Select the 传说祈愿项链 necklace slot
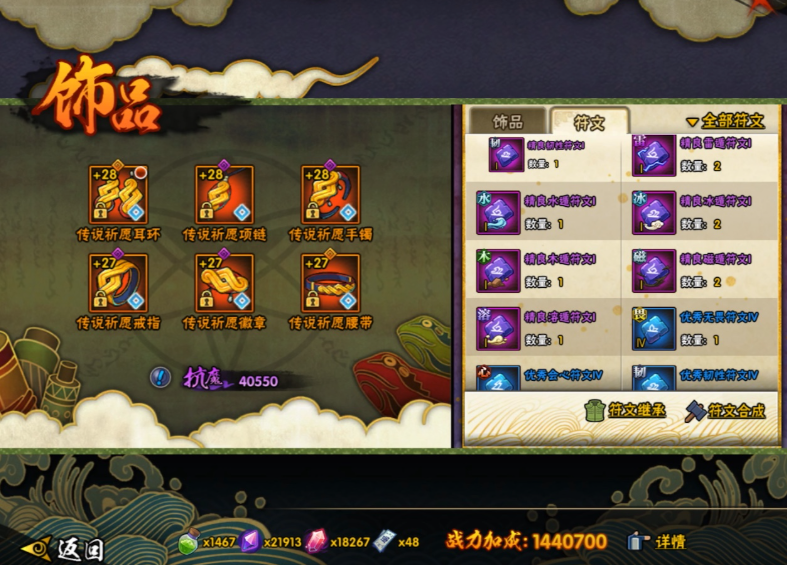The height and width of the screenshot is (565, 787). 224,195
